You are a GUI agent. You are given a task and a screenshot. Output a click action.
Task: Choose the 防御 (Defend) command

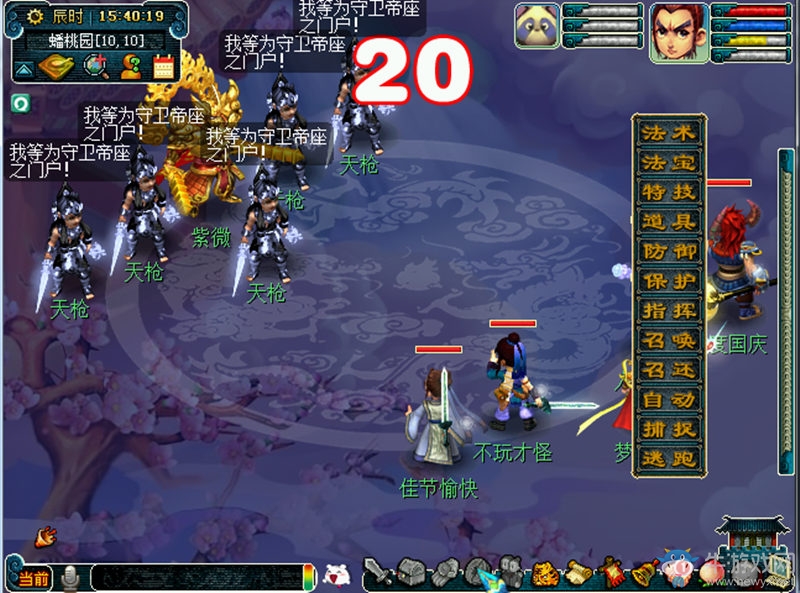tap(669, 252)
